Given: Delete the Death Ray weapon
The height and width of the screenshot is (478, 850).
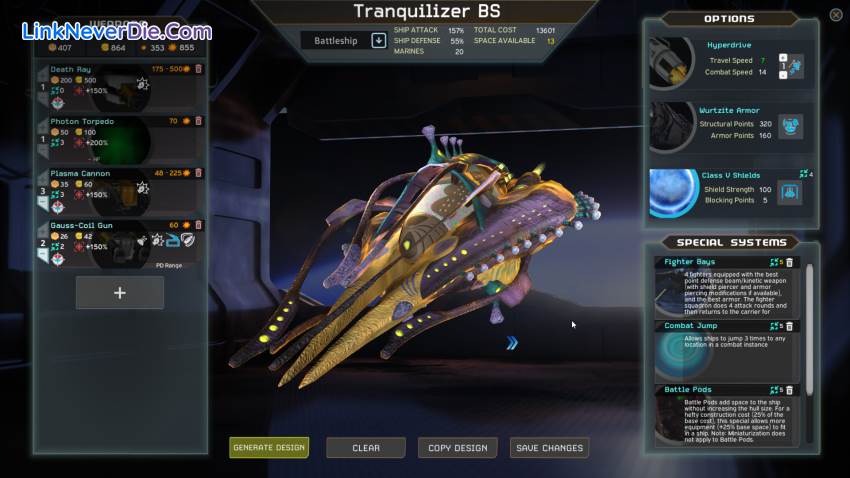Looking at the screenshot, I should point(198,69).
